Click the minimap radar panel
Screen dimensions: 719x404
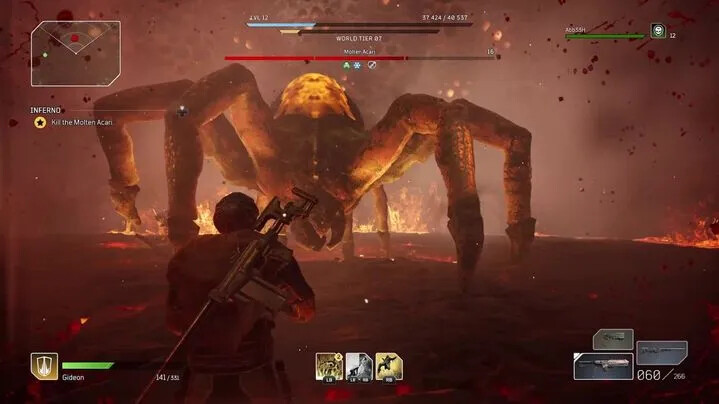click(61, 53)
